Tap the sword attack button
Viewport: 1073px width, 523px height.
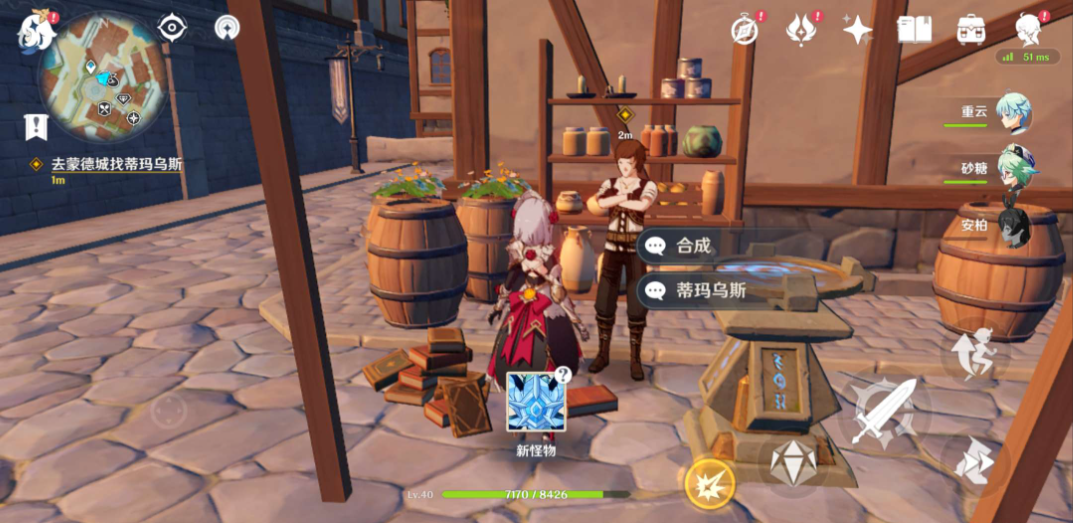click(x=885, y=410)
